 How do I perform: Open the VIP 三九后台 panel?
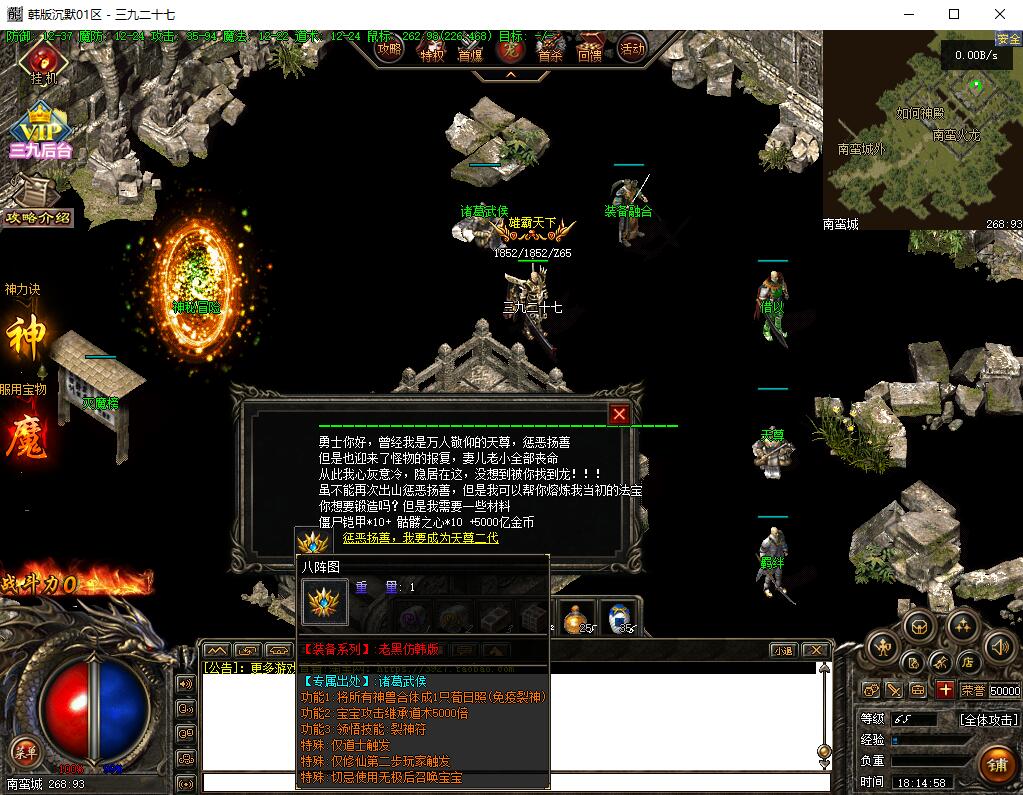pyautogui.click(x=41, y=130)
